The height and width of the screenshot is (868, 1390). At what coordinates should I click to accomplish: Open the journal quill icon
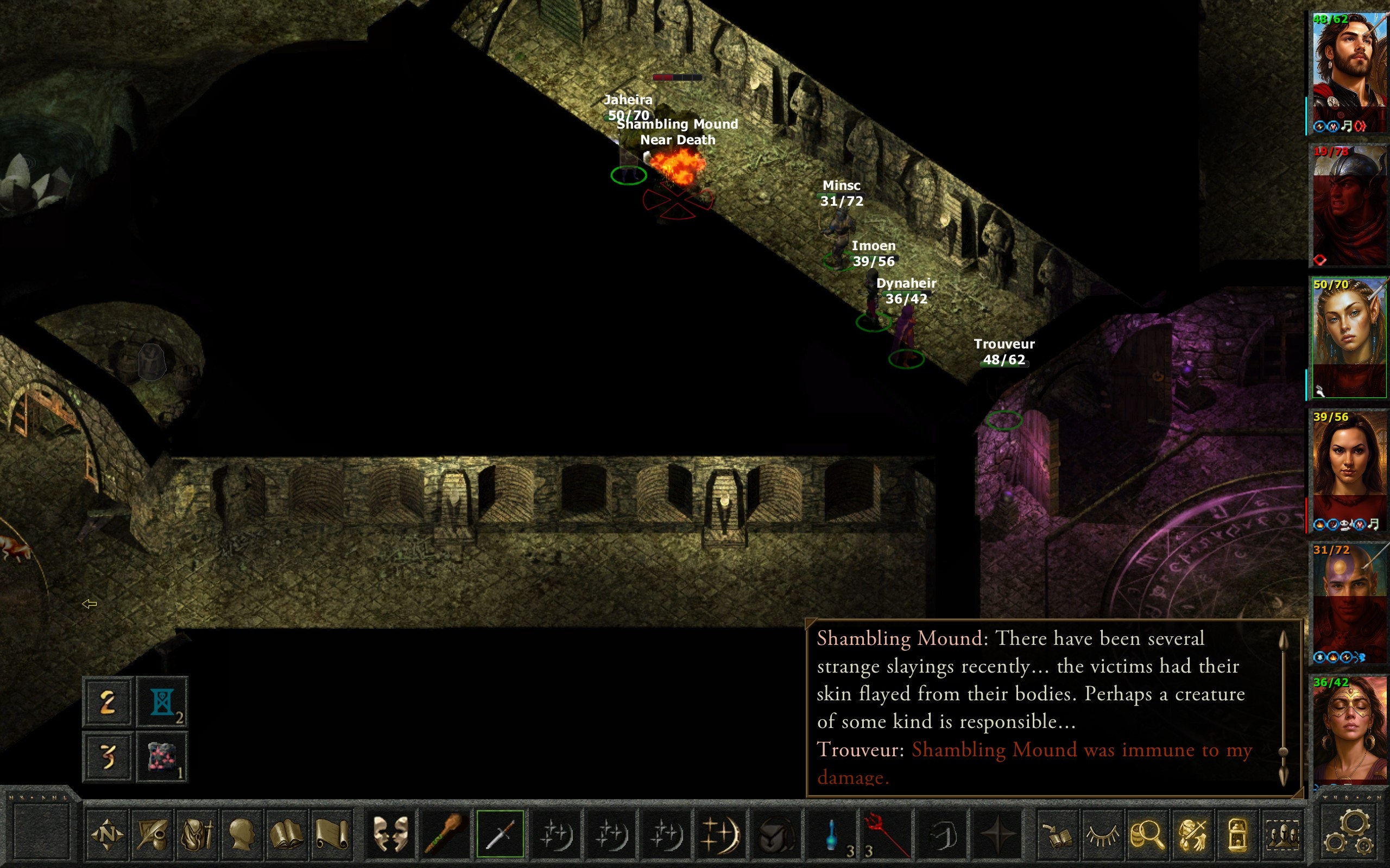tap(152, 834)
